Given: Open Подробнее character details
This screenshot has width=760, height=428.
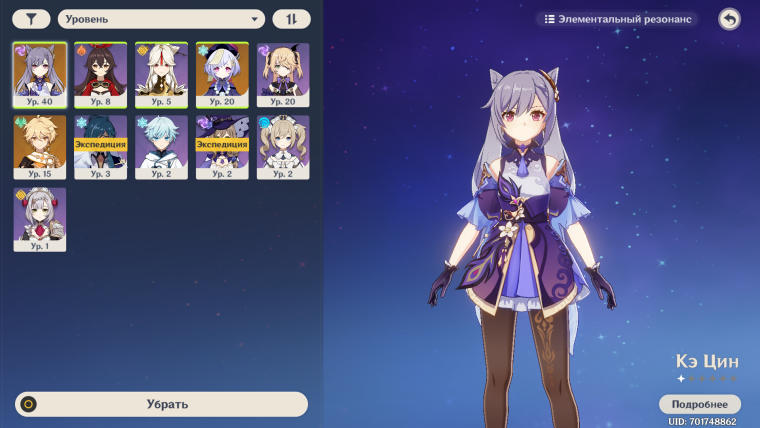Looking at the screenshot, I should click(x=699, y=404).
